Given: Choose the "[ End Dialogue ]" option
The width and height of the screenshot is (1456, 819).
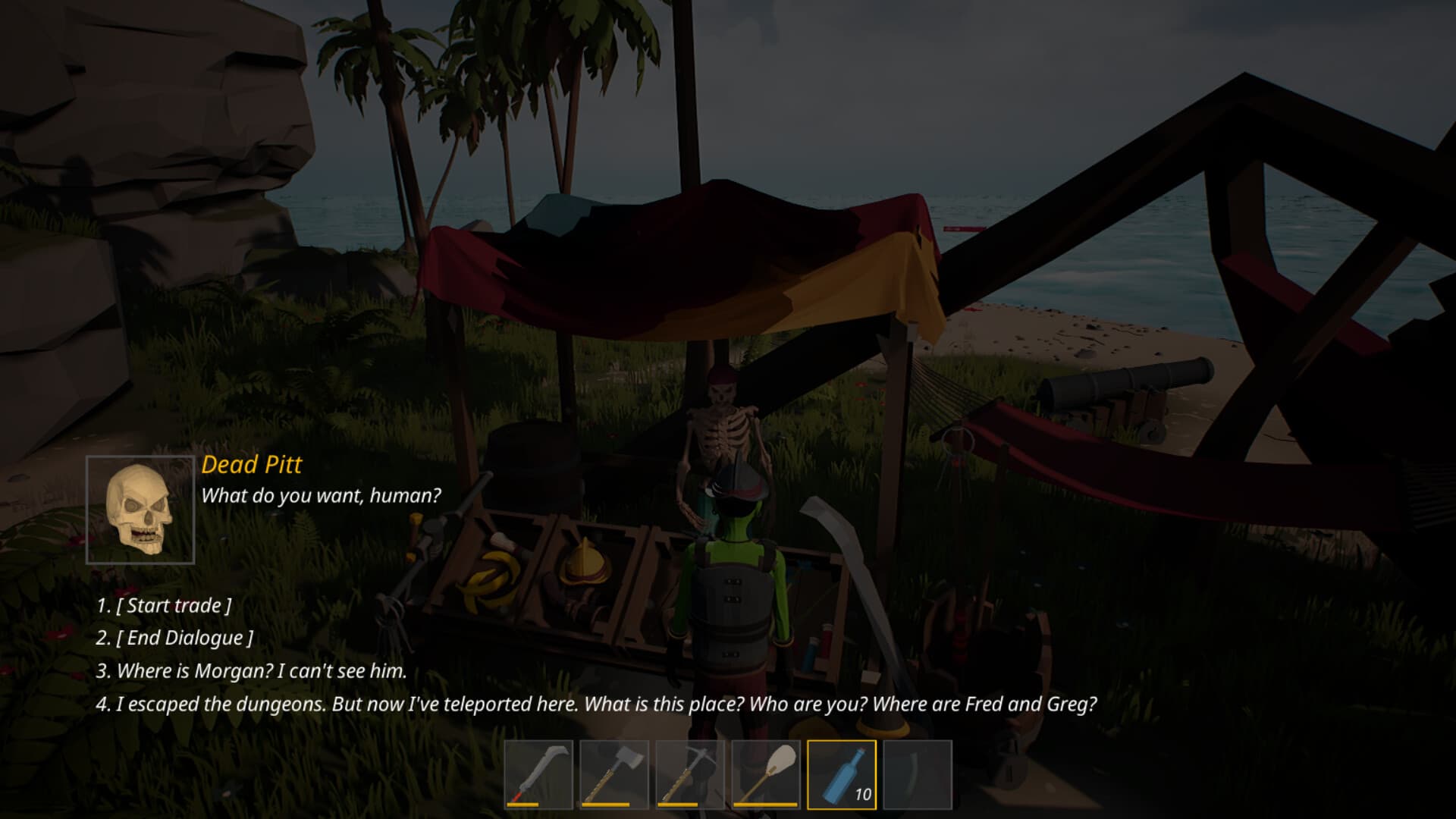Looking at the screenshot, I should (x=173, y=639).
